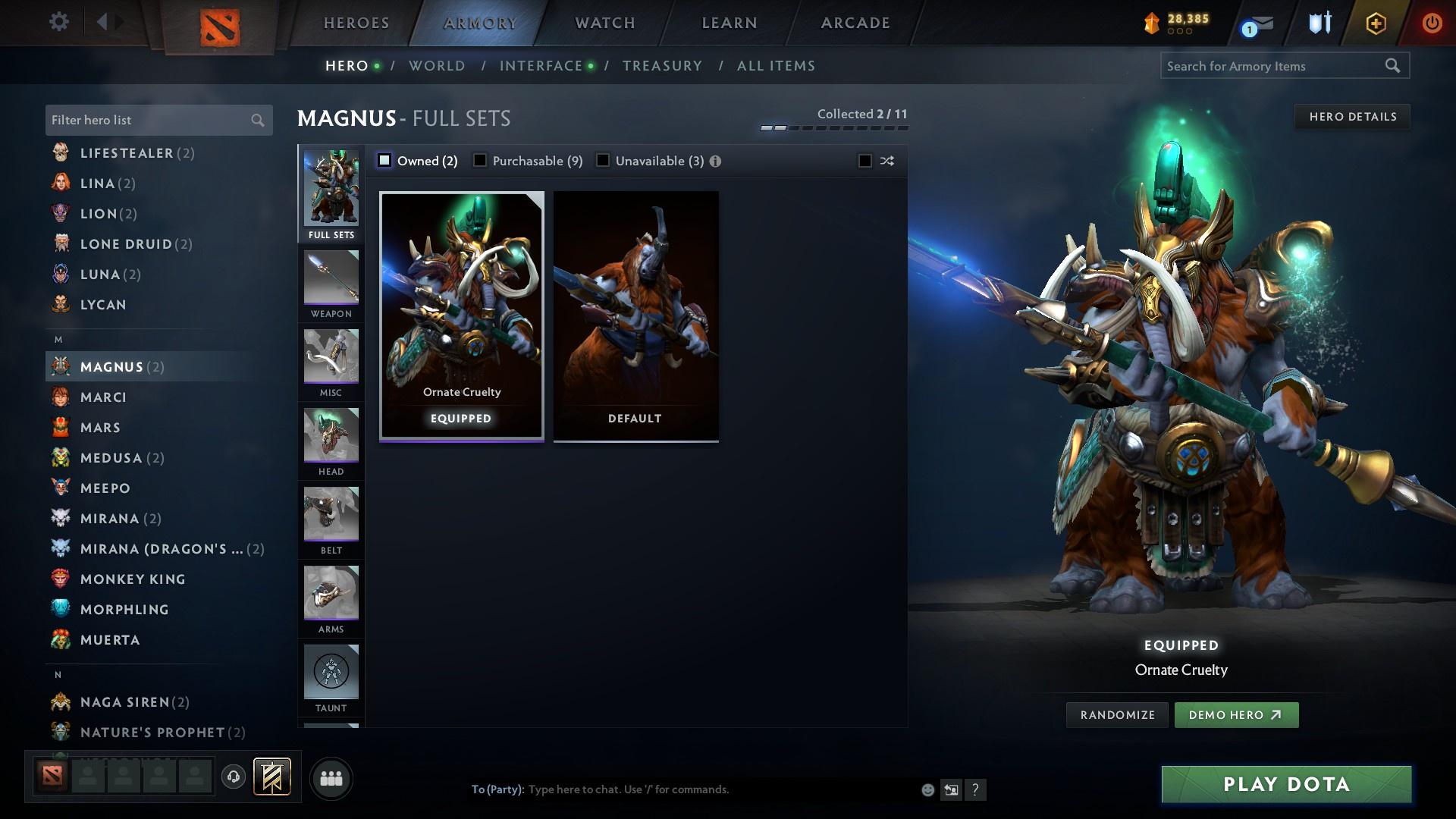The width and height of the screenshot is (1456, 819).
Task: Enable the Purchasable items filter
Action: point(479,161)
